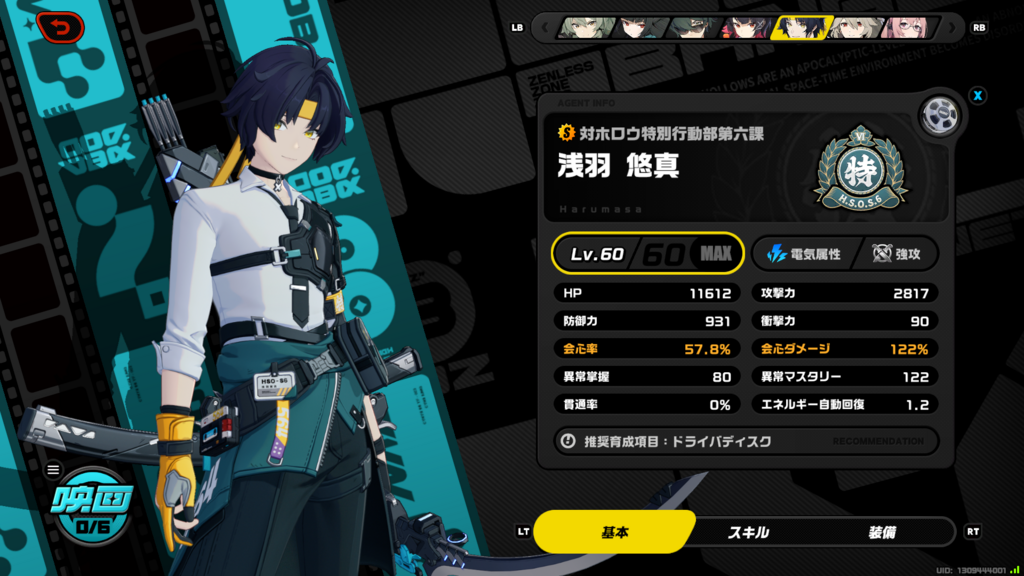Select the pink-haired agent with glasses

pos(905,27)
